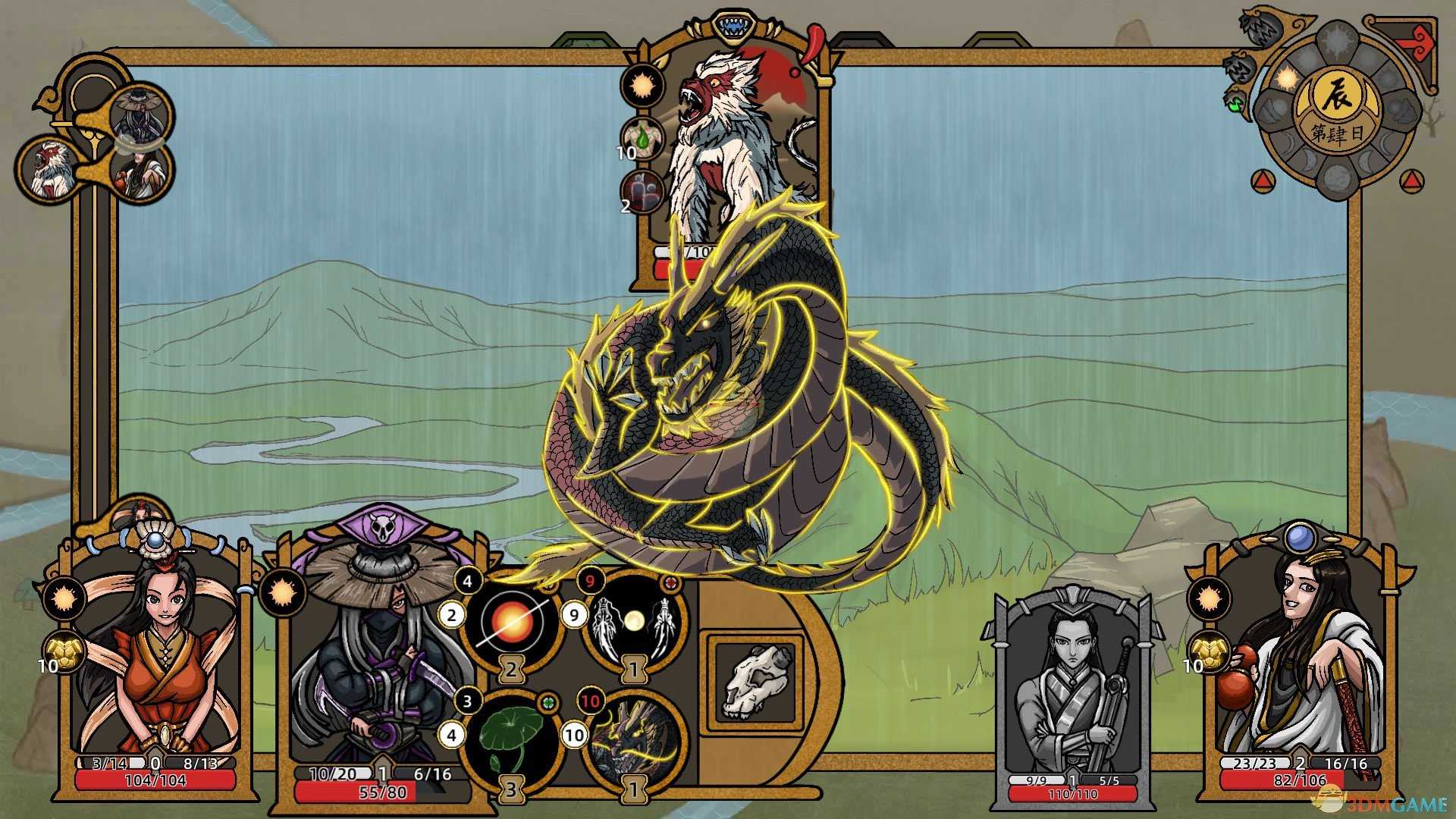
Task: Select the green lotus leaf skill
Action: 511,739
